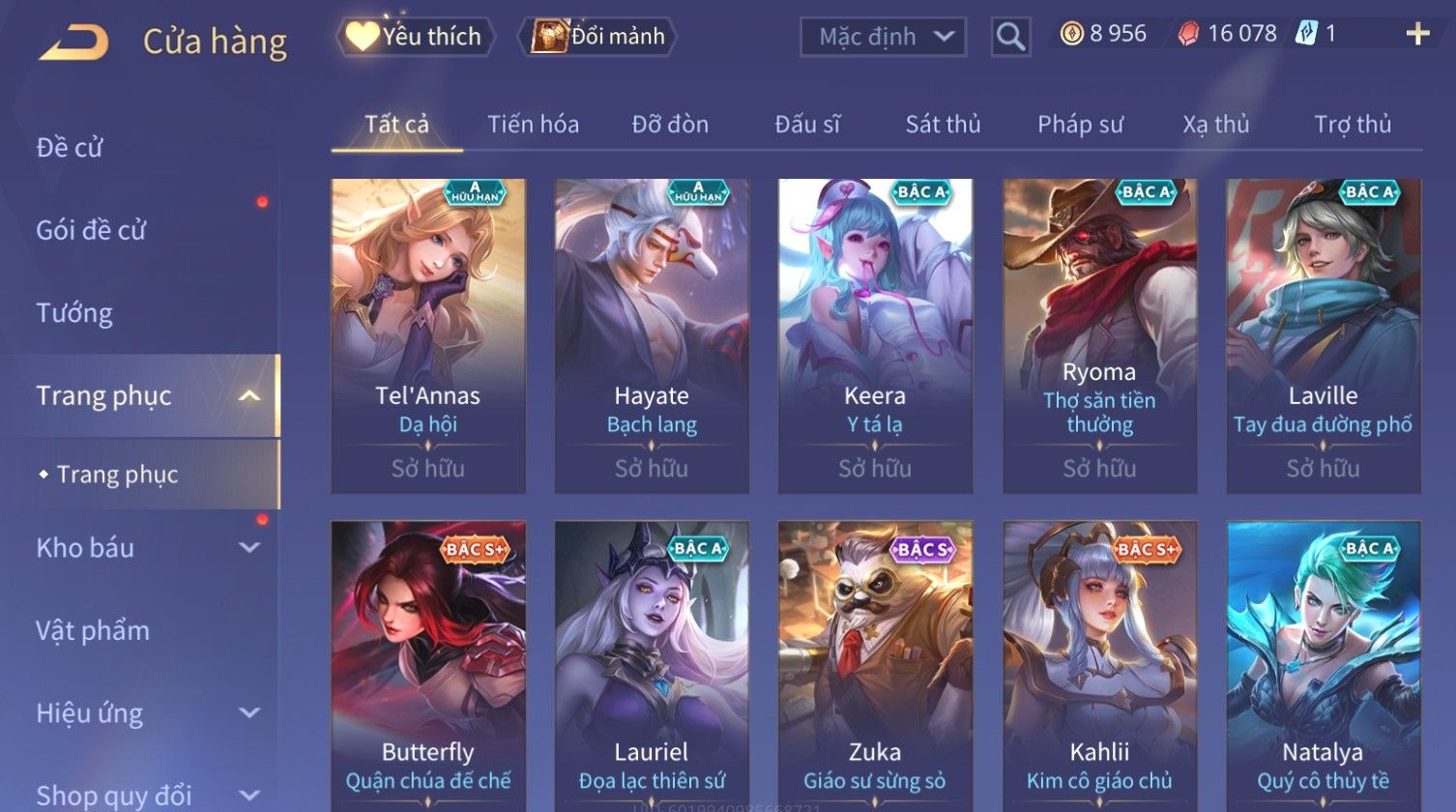This screenshot has height=812, width=1456.
Task: Filter by the Xạ thủ tab
Action: [1215, 125]
